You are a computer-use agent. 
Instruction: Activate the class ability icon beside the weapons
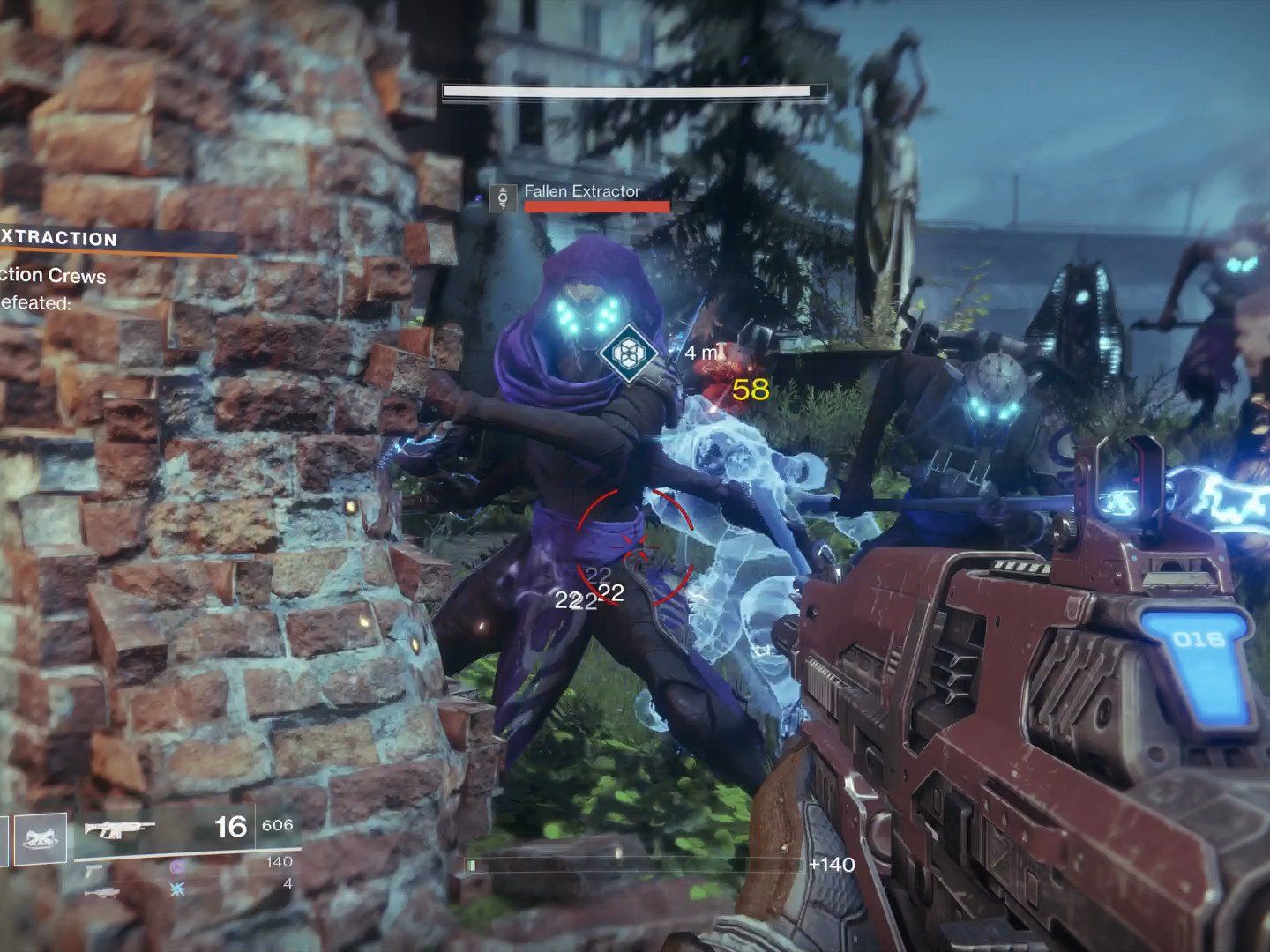[41, 838]
